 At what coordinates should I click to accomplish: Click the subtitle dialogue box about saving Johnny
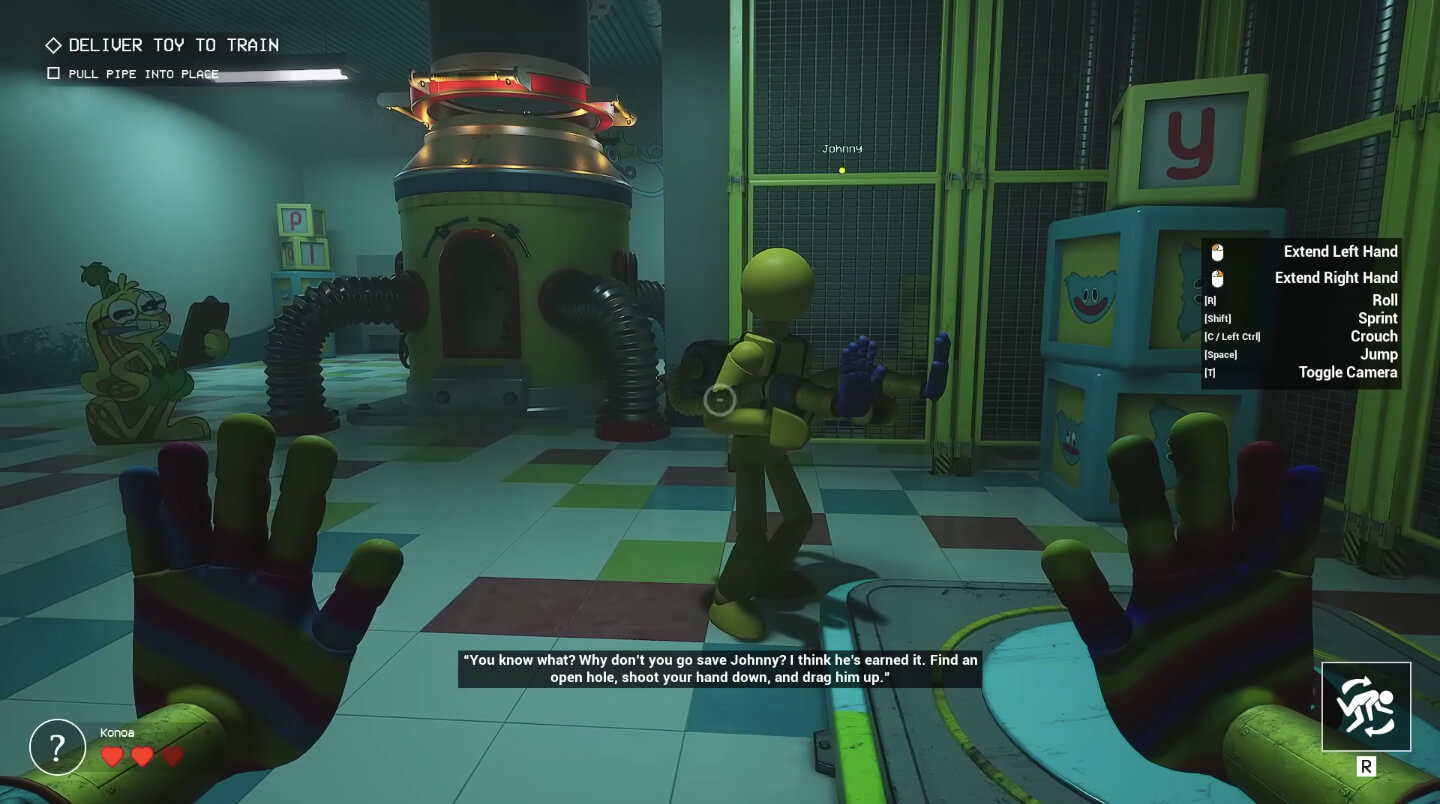(x=719, y=669)
